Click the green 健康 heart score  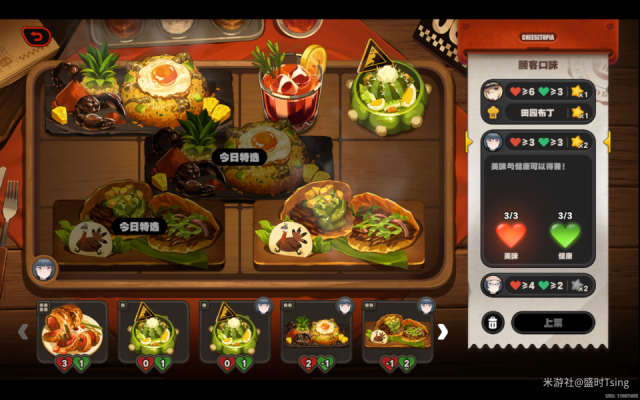coord(565,237)
